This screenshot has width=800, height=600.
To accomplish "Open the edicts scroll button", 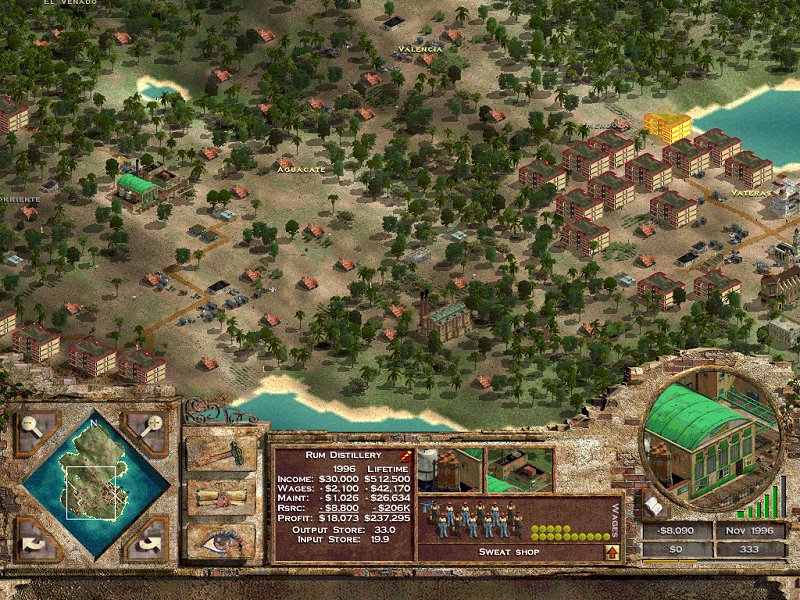I will click(220, 497).
